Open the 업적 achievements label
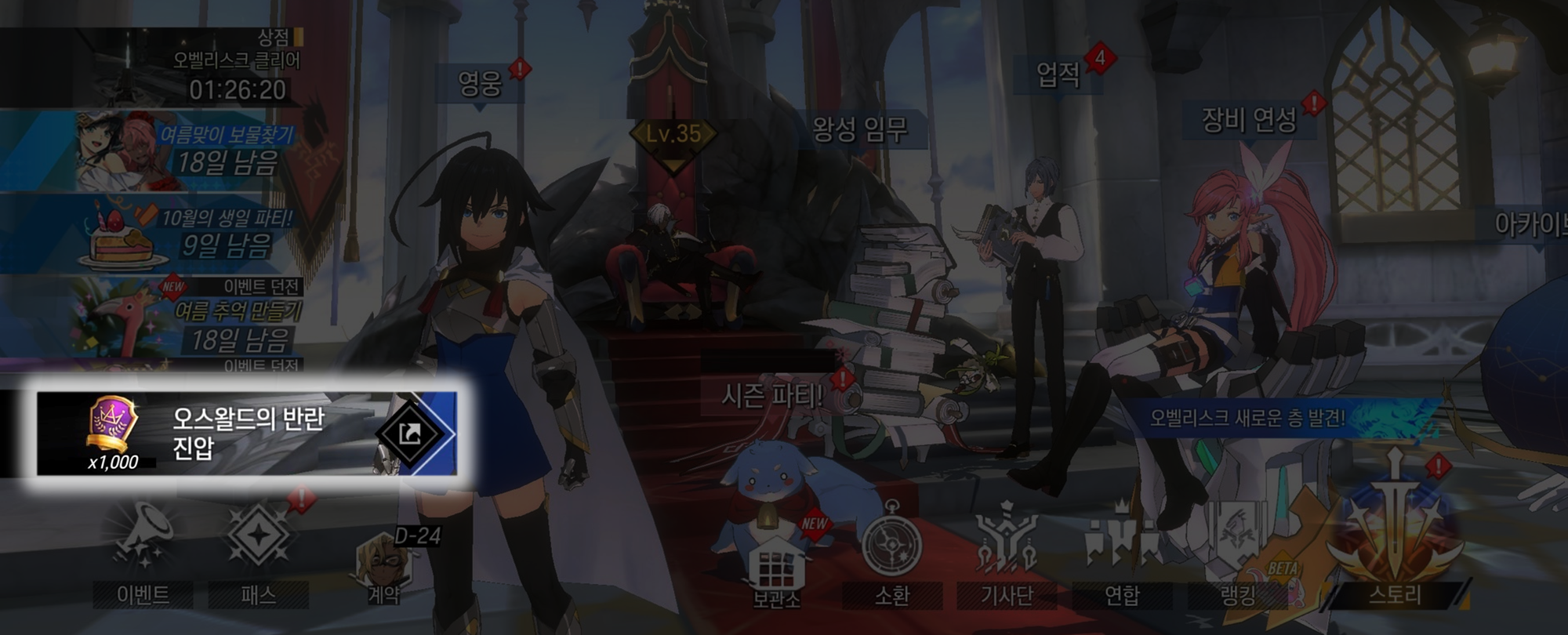 click(1058, 75)
